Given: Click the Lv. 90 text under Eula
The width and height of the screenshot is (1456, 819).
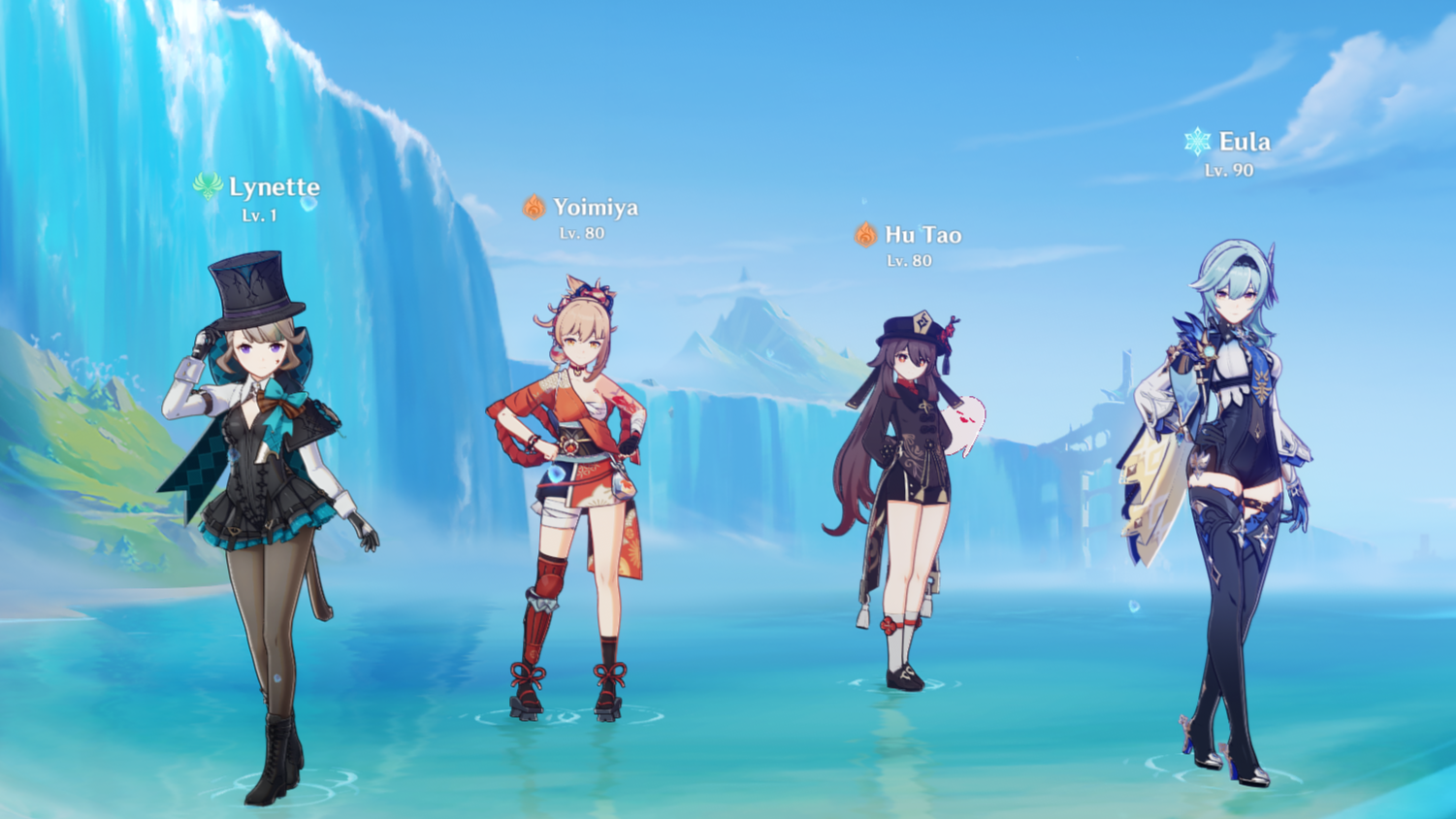Looking at the screenshot, I should tap(1230, 171).
